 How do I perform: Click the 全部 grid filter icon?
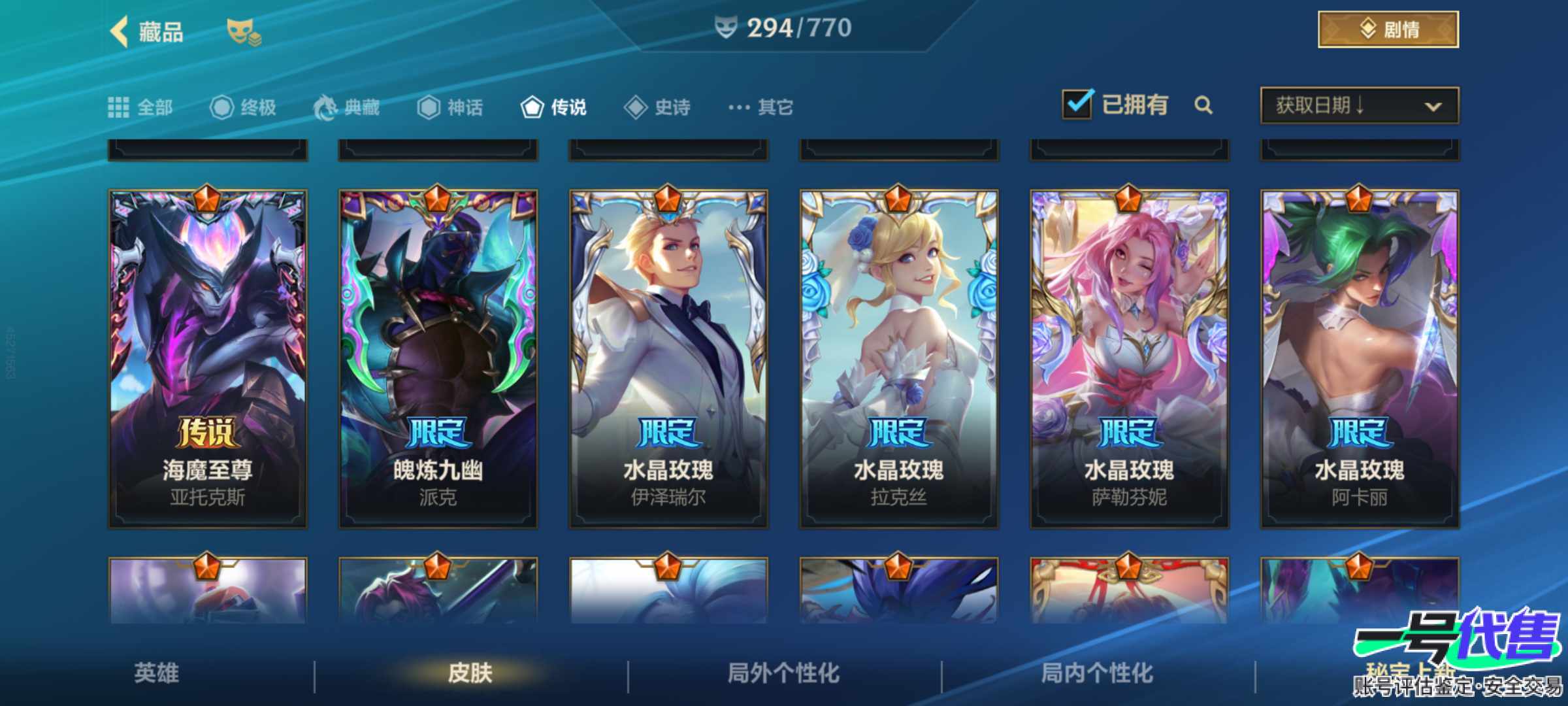pyautogui.click(x=120, y=108)
